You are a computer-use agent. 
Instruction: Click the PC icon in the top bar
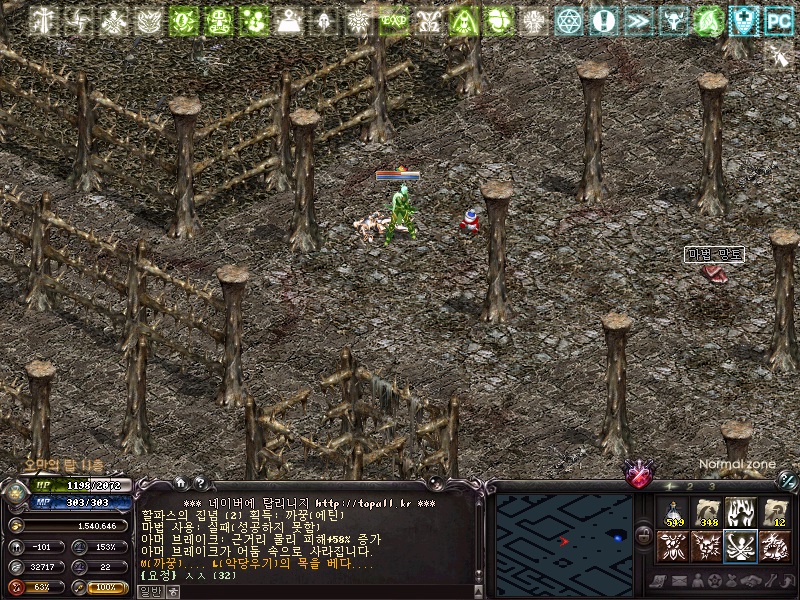778,20
